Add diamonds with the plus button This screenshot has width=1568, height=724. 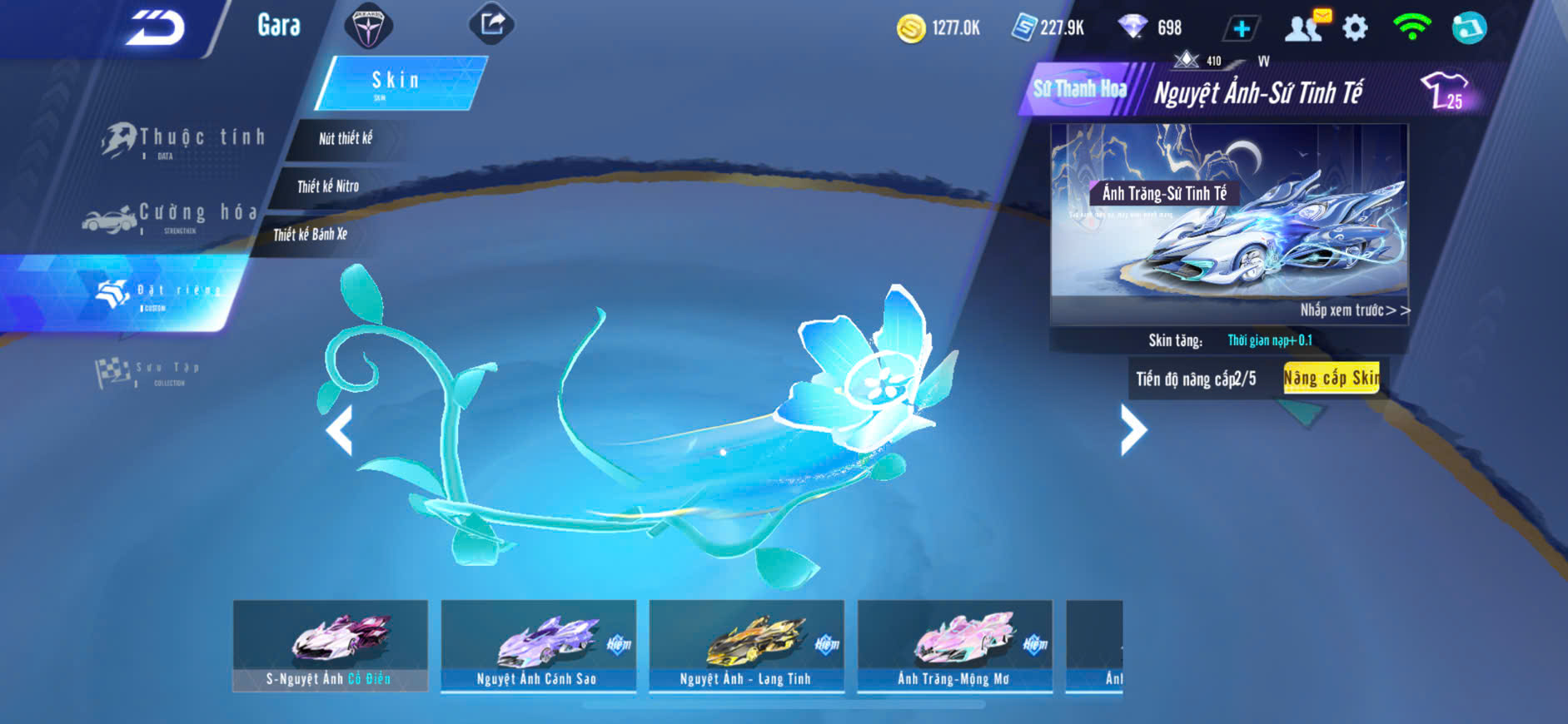(1241, 28)
